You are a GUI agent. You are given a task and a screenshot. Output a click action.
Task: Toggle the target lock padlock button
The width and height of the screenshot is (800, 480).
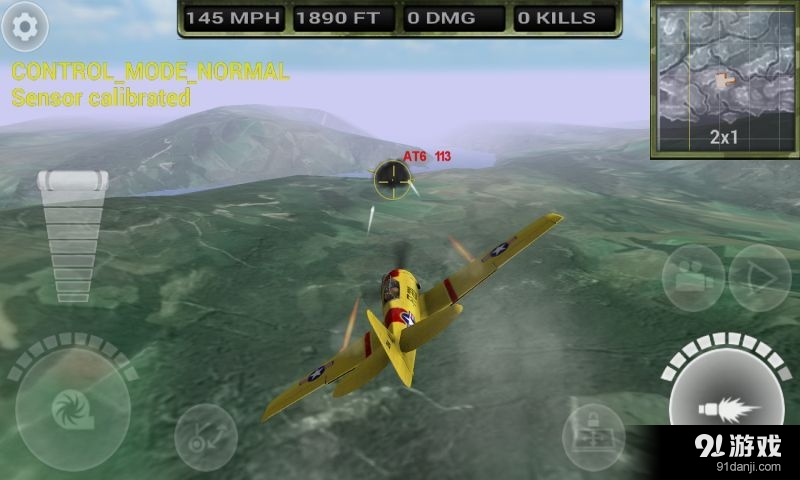pos(593,435)
